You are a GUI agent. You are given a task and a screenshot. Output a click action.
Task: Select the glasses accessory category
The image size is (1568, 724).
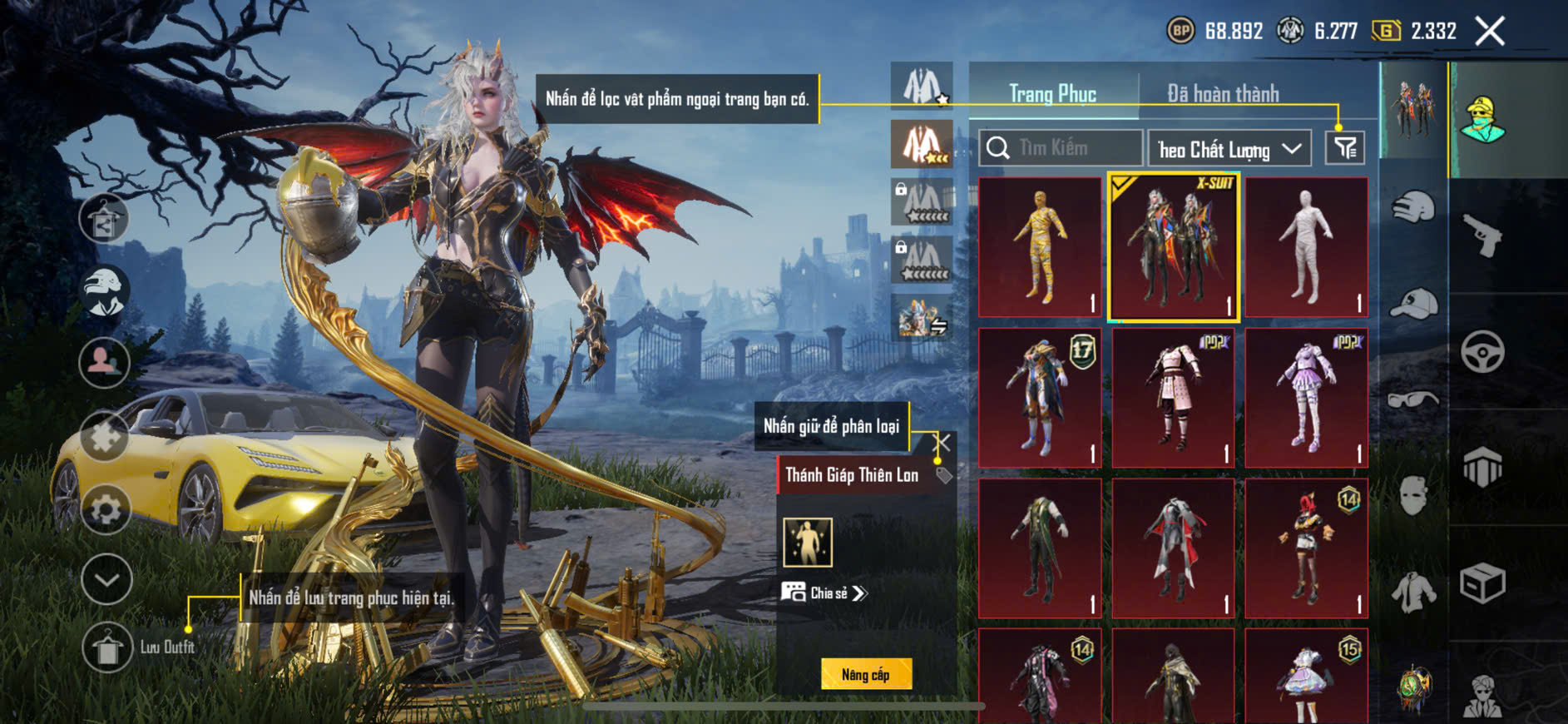click(1413, 399)
